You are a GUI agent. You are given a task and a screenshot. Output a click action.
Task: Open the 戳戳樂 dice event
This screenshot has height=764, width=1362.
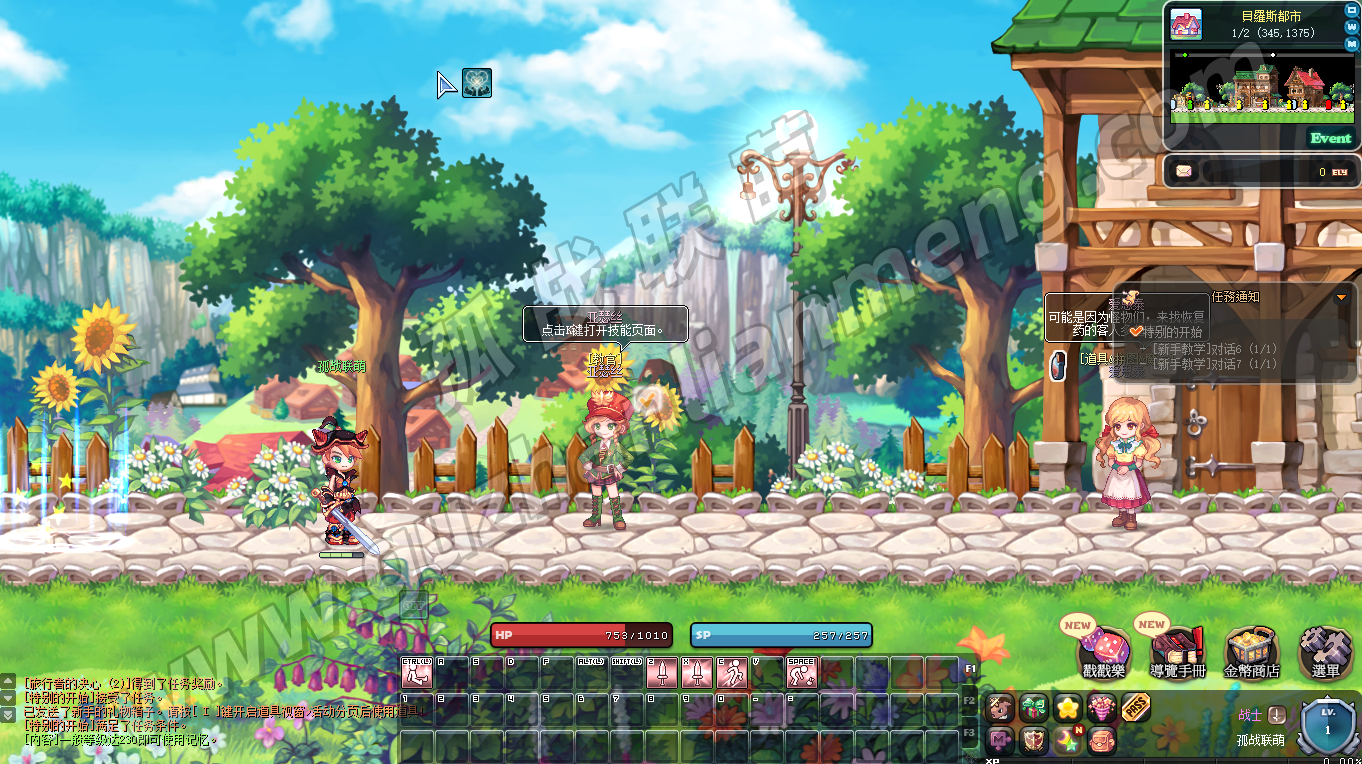tap(1105, 645)
